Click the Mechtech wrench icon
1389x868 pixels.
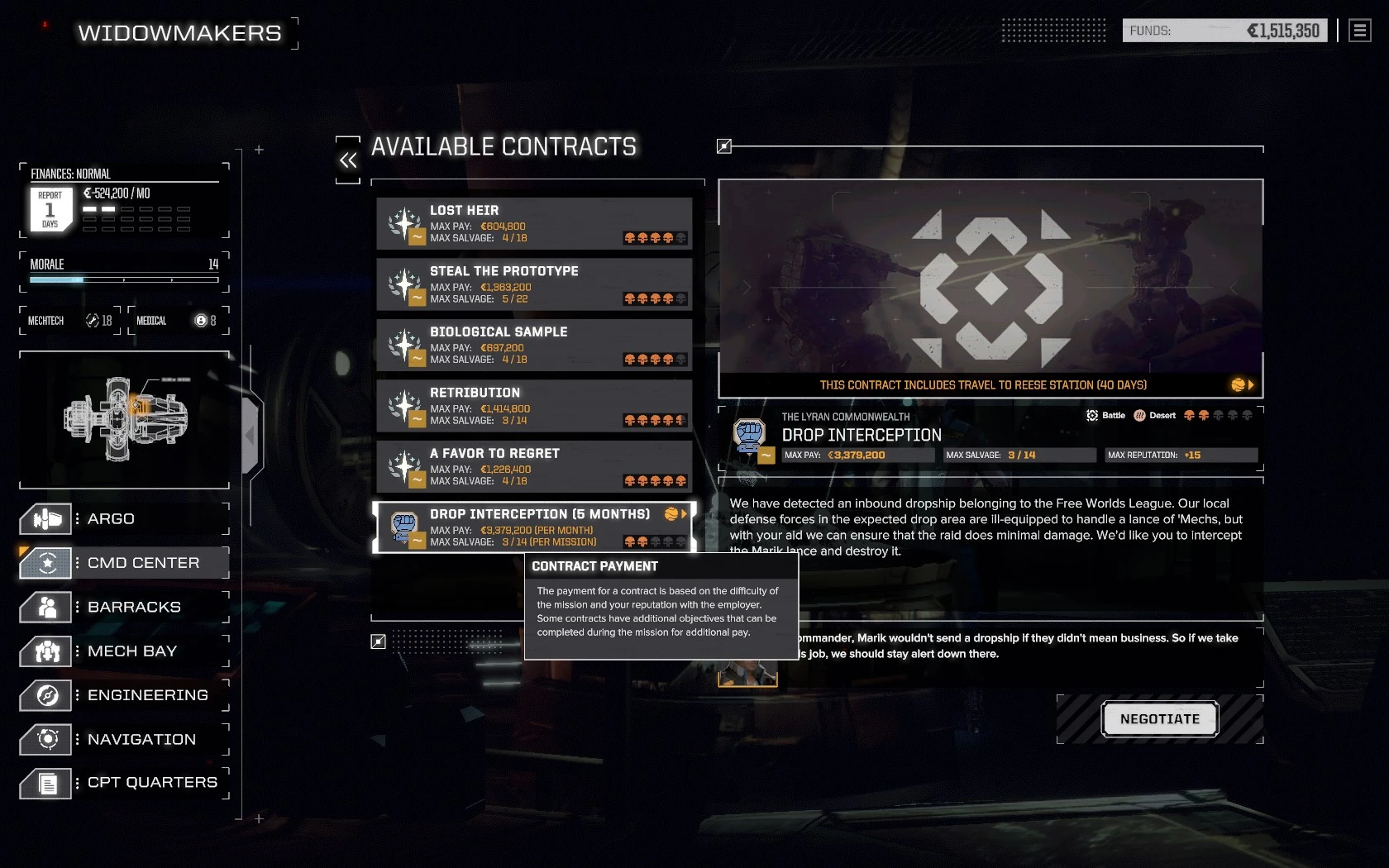point(91,320)
